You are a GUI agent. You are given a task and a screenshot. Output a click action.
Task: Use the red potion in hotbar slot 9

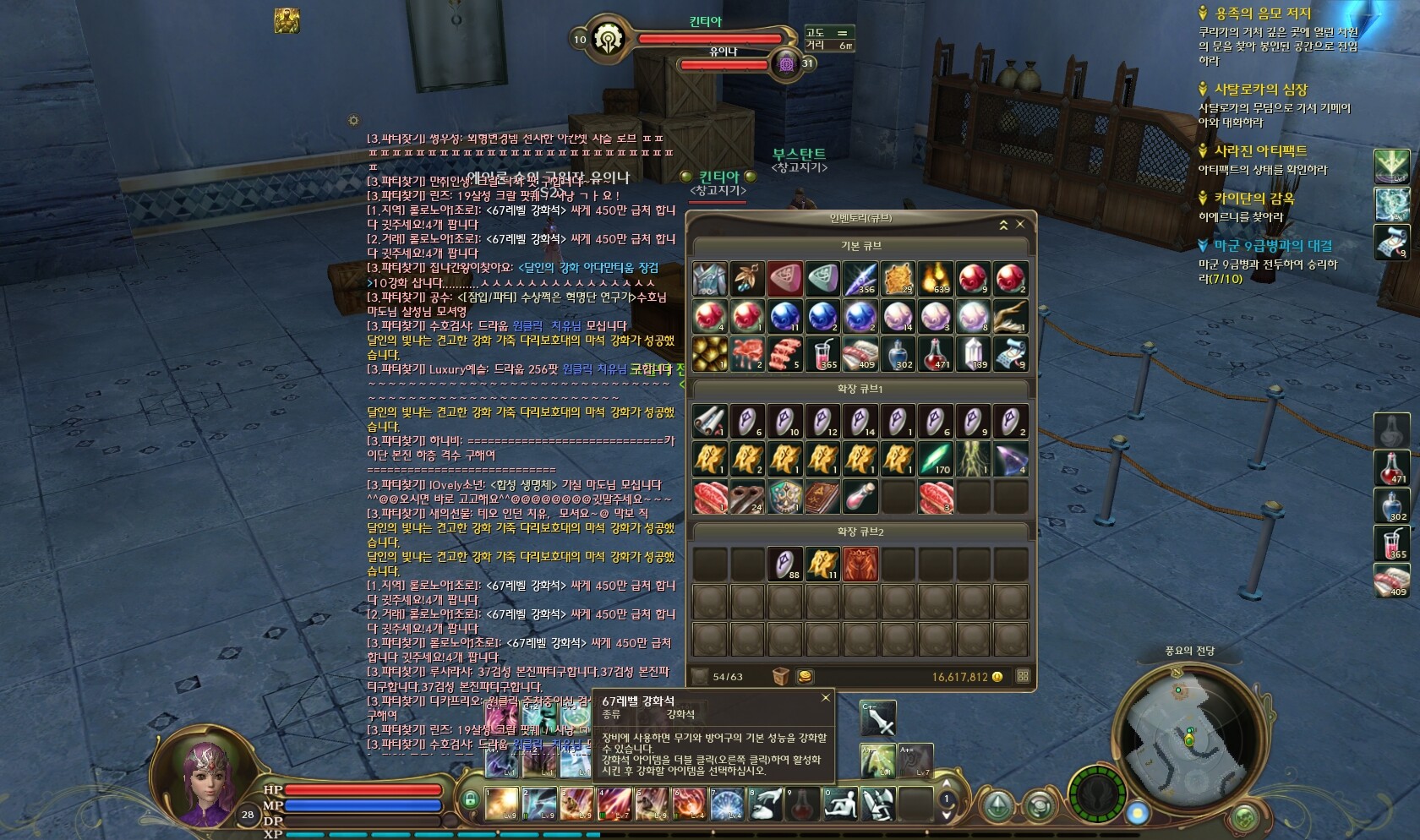[802, 803]
